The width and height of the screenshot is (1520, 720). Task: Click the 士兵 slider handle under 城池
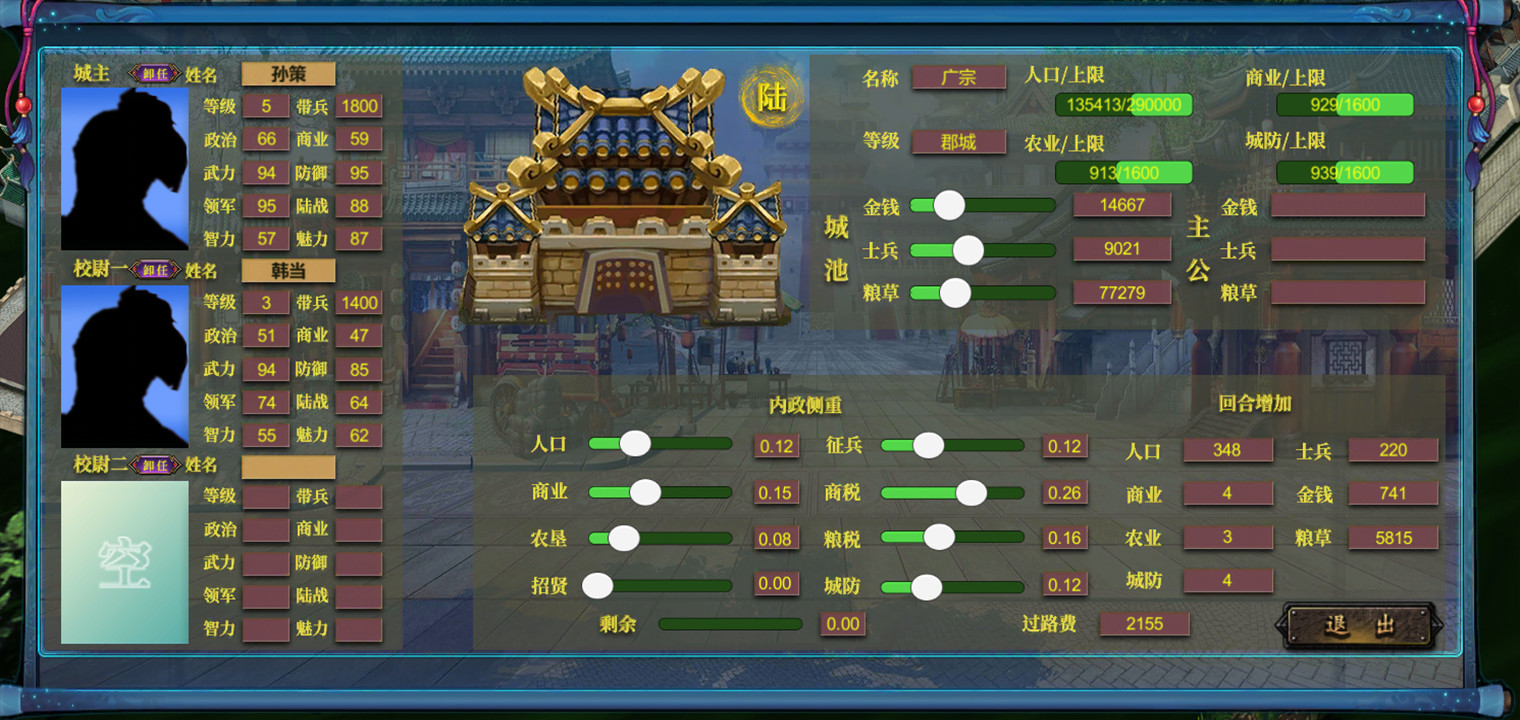tap(967, 250)
